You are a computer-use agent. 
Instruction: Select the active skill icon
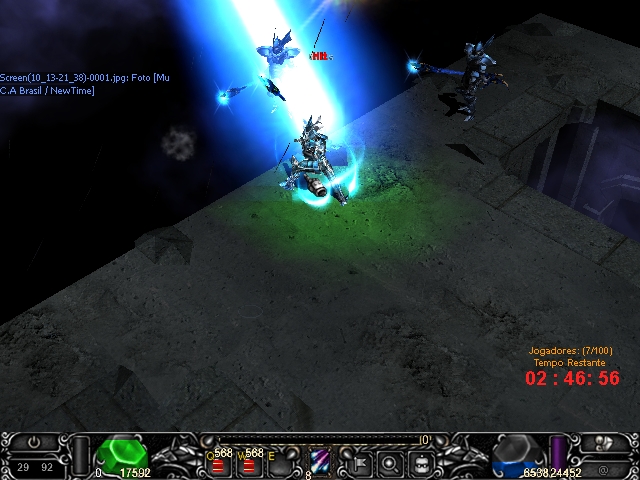322,461
